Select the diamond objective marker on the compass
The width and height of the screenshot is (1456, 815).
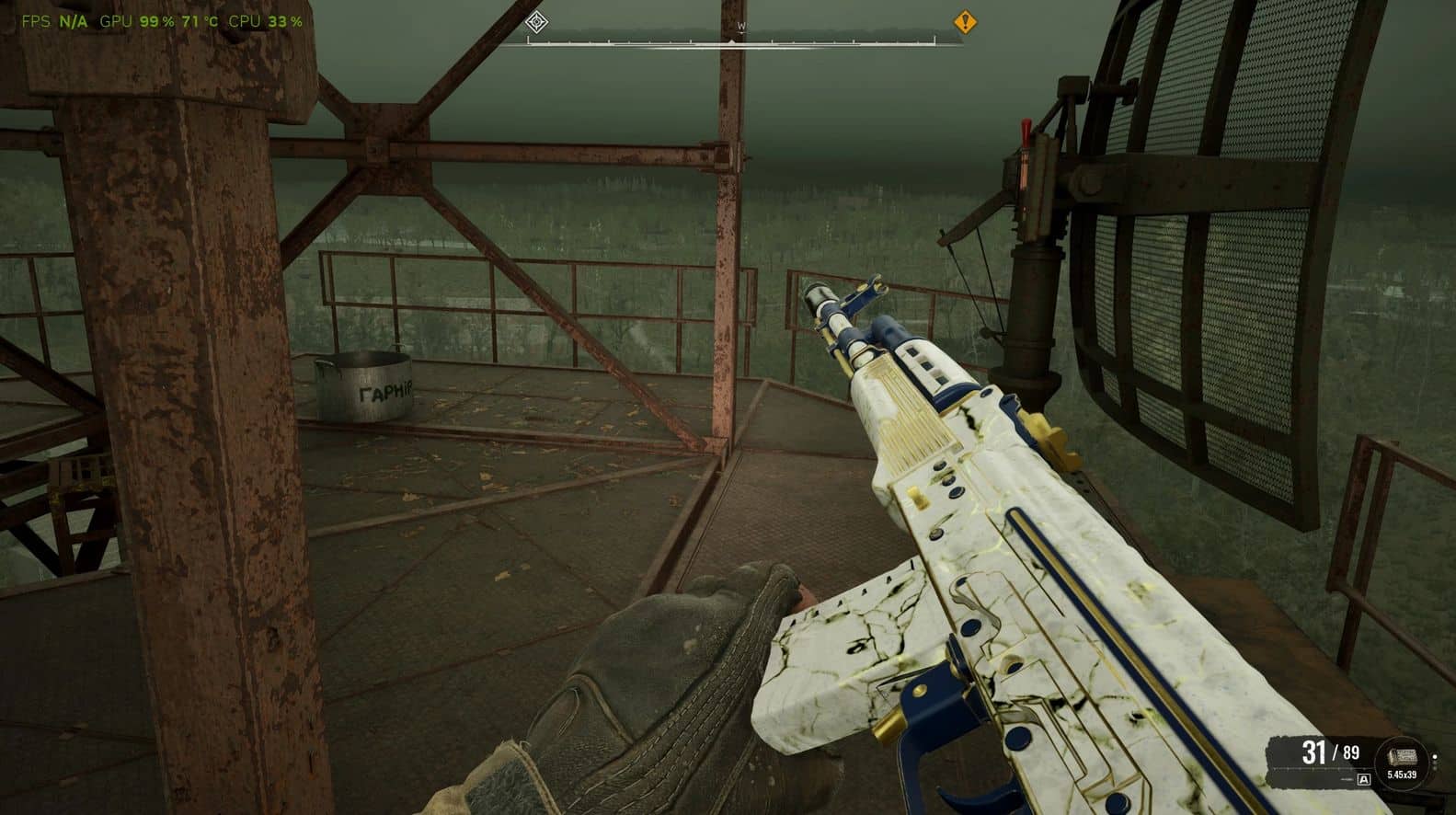pos(537,22)
